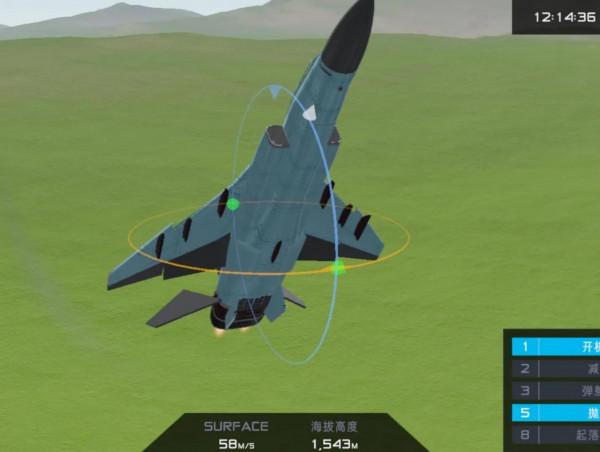600x452 pixels.
Task: Toggle activation group 5
Action: coord(556,413)
